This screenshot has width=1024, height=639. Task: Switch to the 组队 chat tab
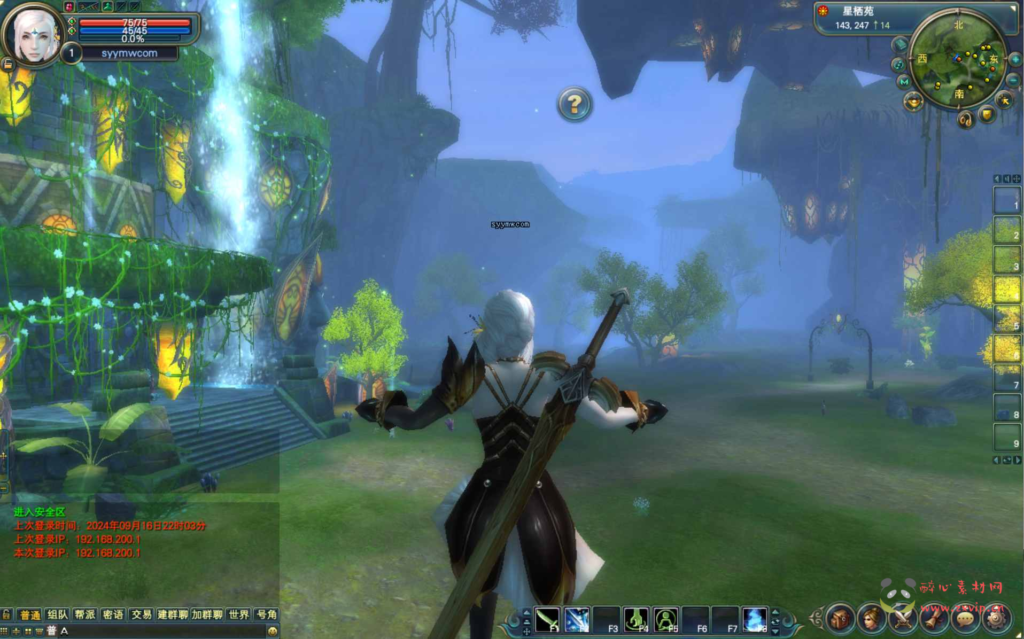click(58, 615)
